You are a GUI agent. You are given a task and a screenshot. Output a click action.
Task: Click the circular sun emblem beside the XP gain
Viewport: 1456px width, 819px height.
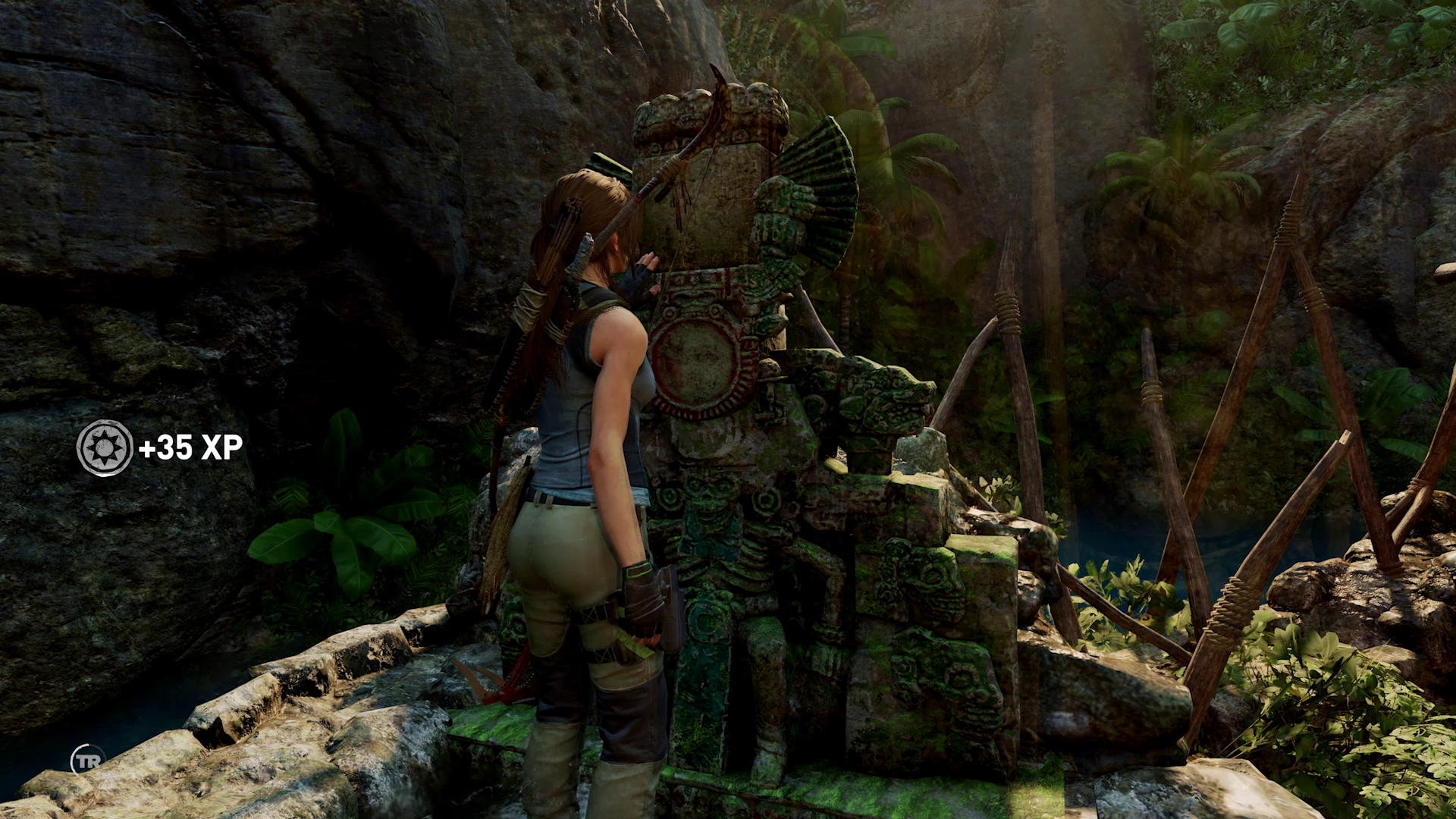[105, 448]
